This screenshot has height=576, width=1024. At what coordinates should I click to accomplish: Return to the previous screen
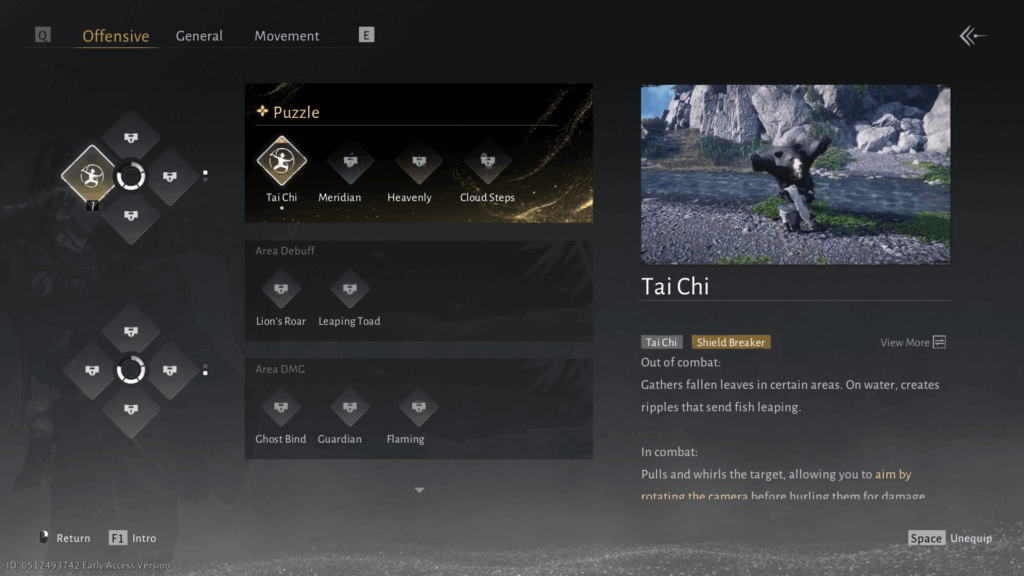[64, 538]
